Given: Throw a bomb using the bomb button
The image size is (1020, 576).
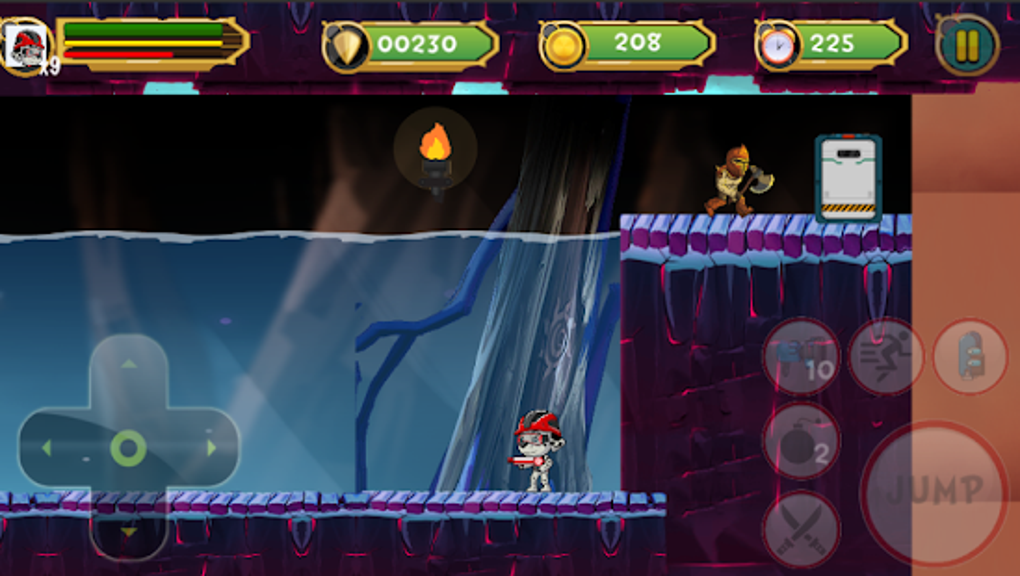Looking at the screenshot, I should pos(802,441).
